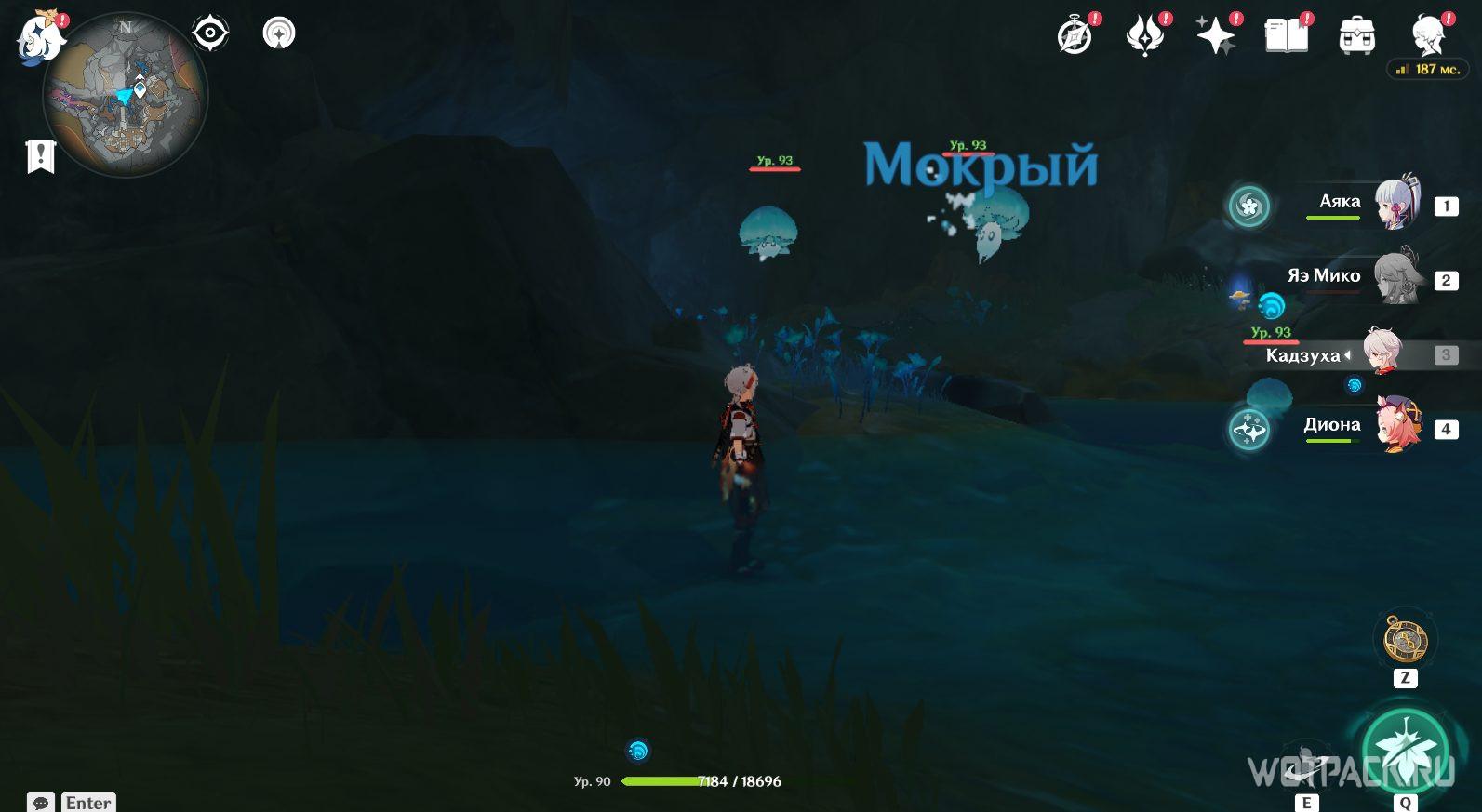Open the character profile icon

1427,36
